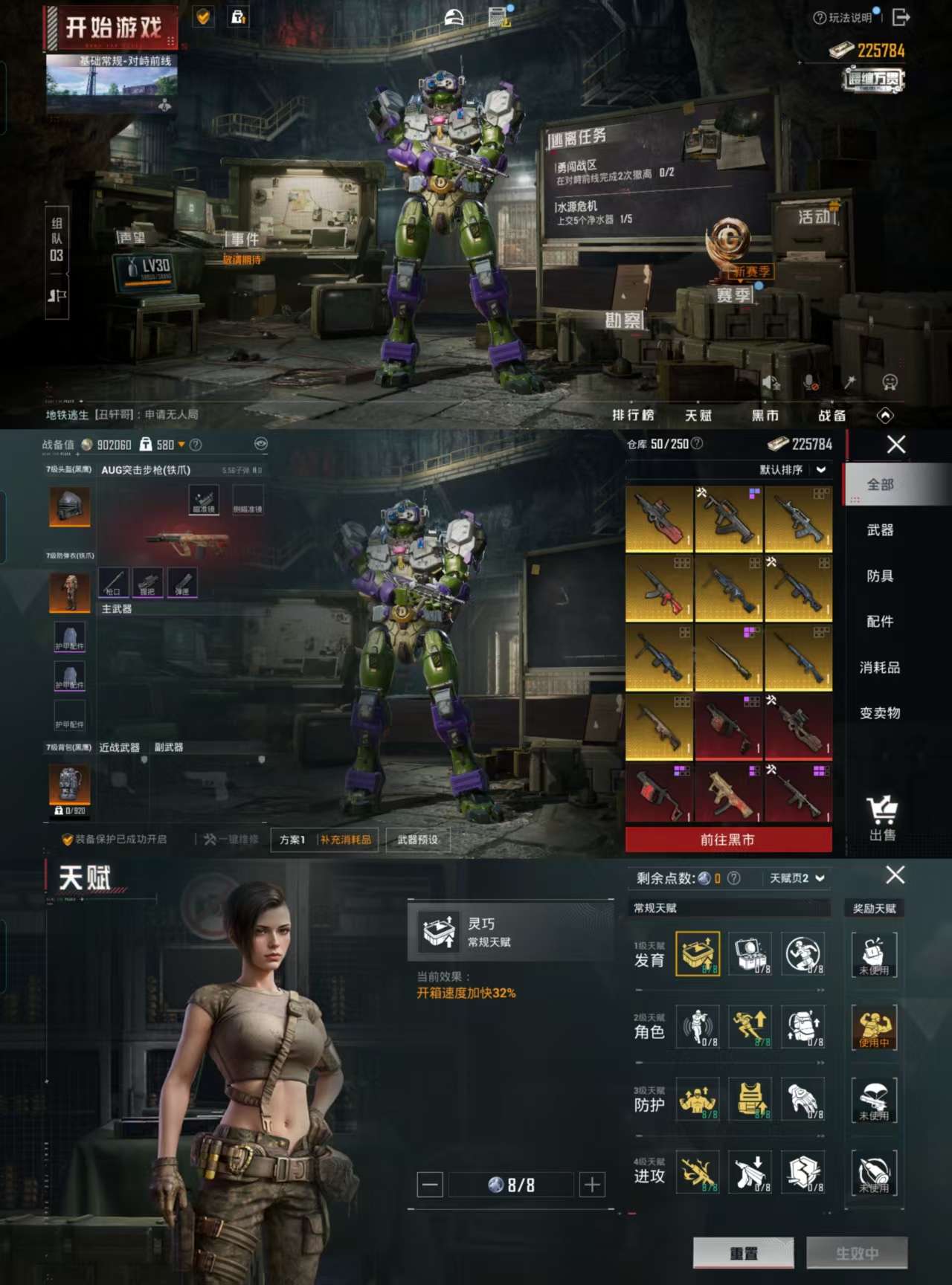Open the 武器预设 weapon presets
Screen dimensions: 952x1285
[x=417, y=840]
